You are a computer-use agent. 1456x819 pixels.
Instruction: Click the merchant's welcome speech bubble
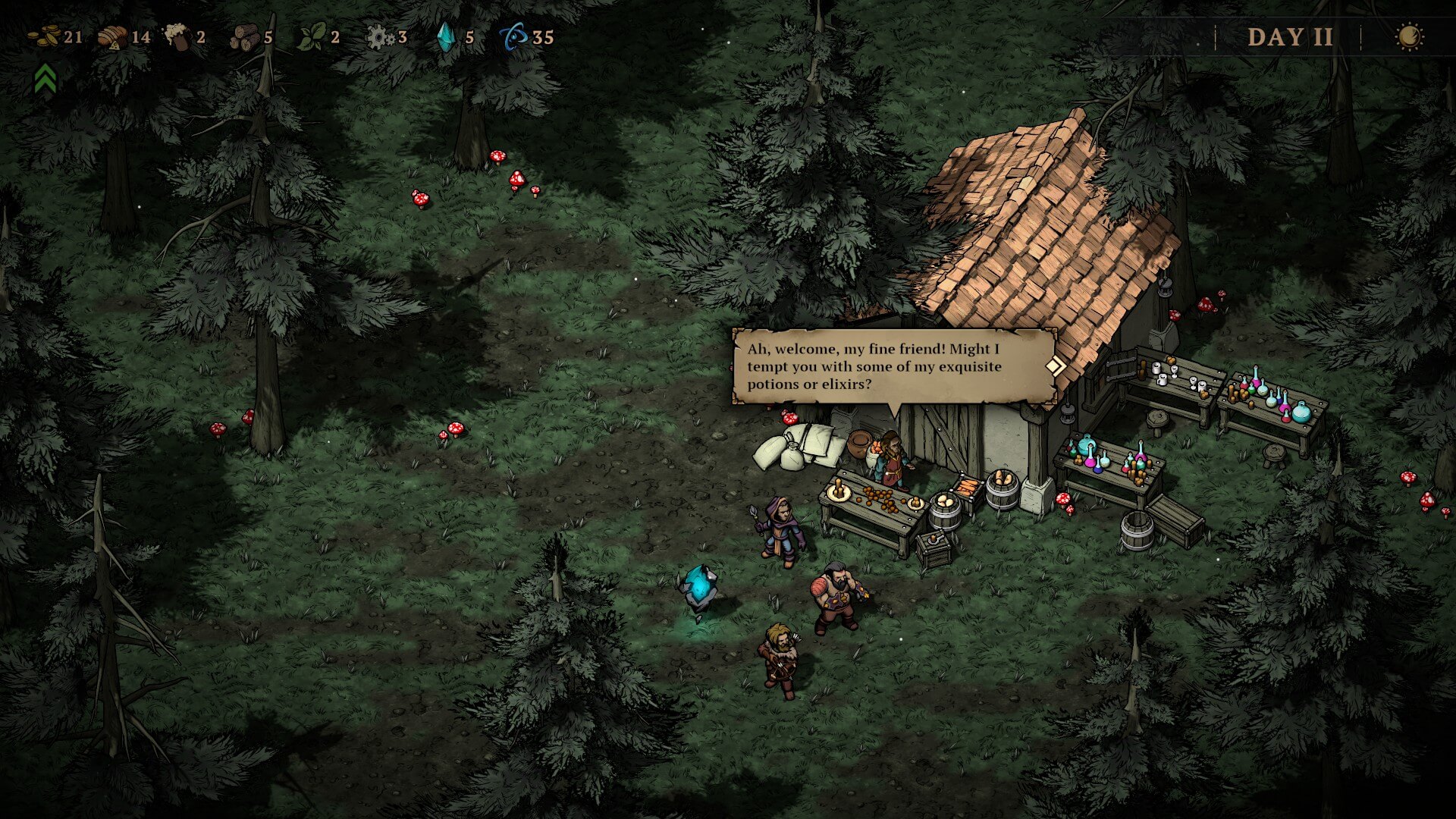(892, 366)
